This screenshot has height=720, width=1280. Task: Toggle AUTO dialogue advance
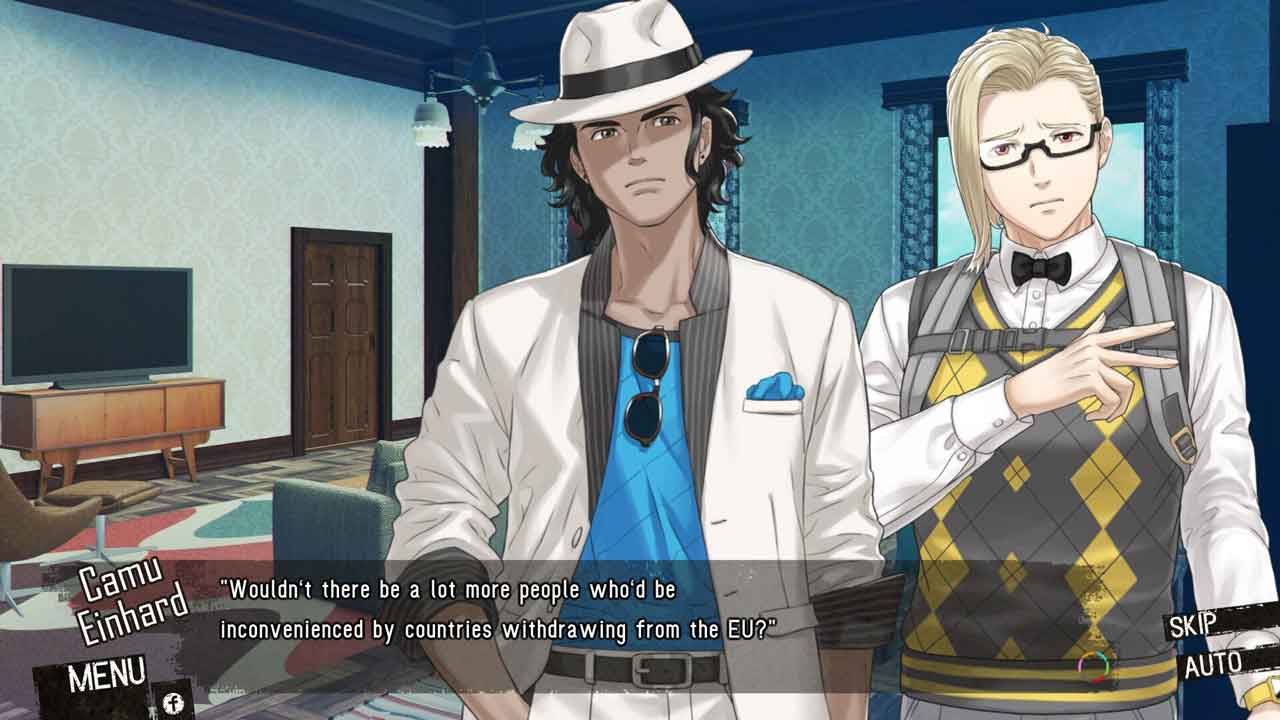(x=1212, y=664)
